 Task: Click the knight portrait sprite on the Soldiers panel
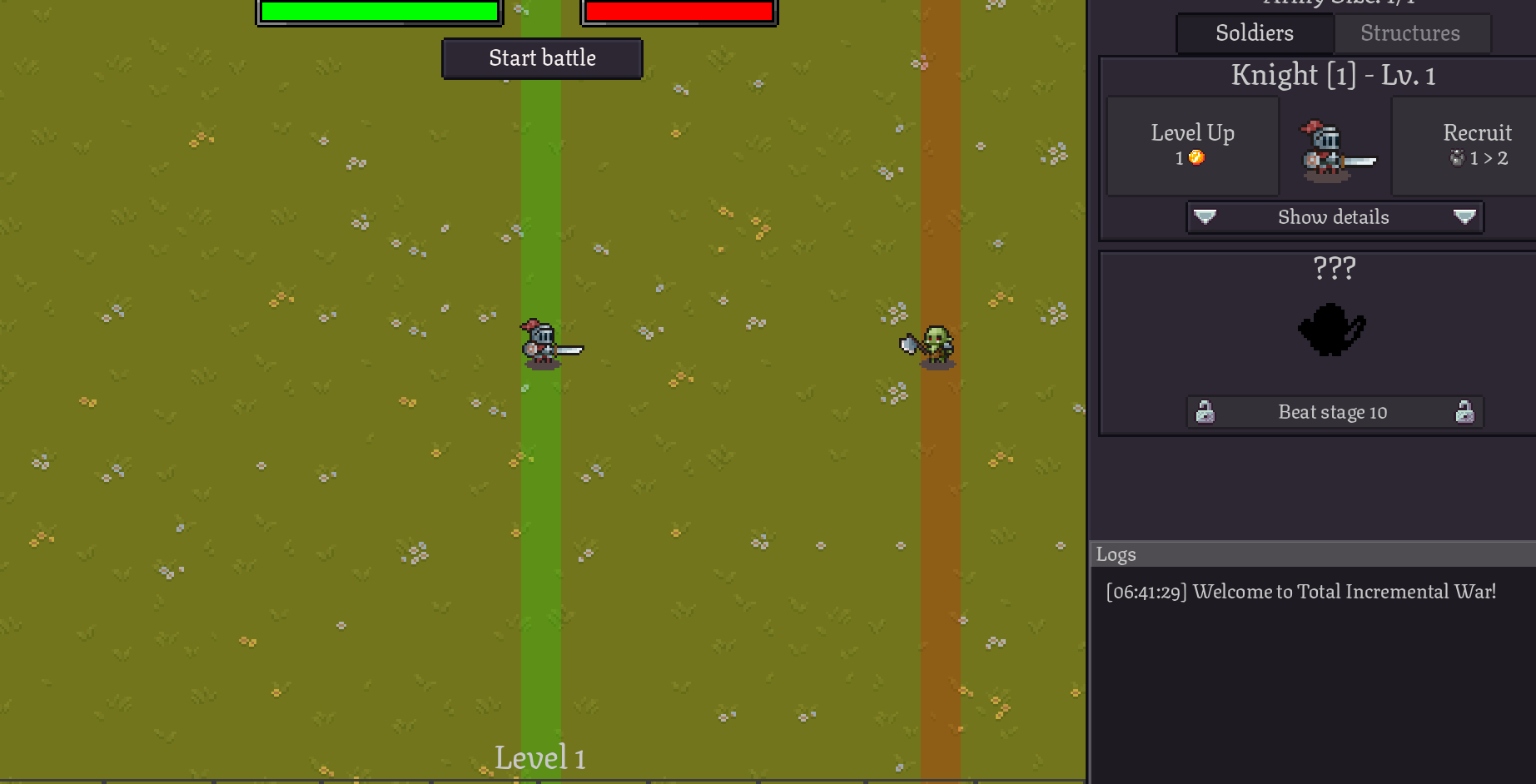1333,150
